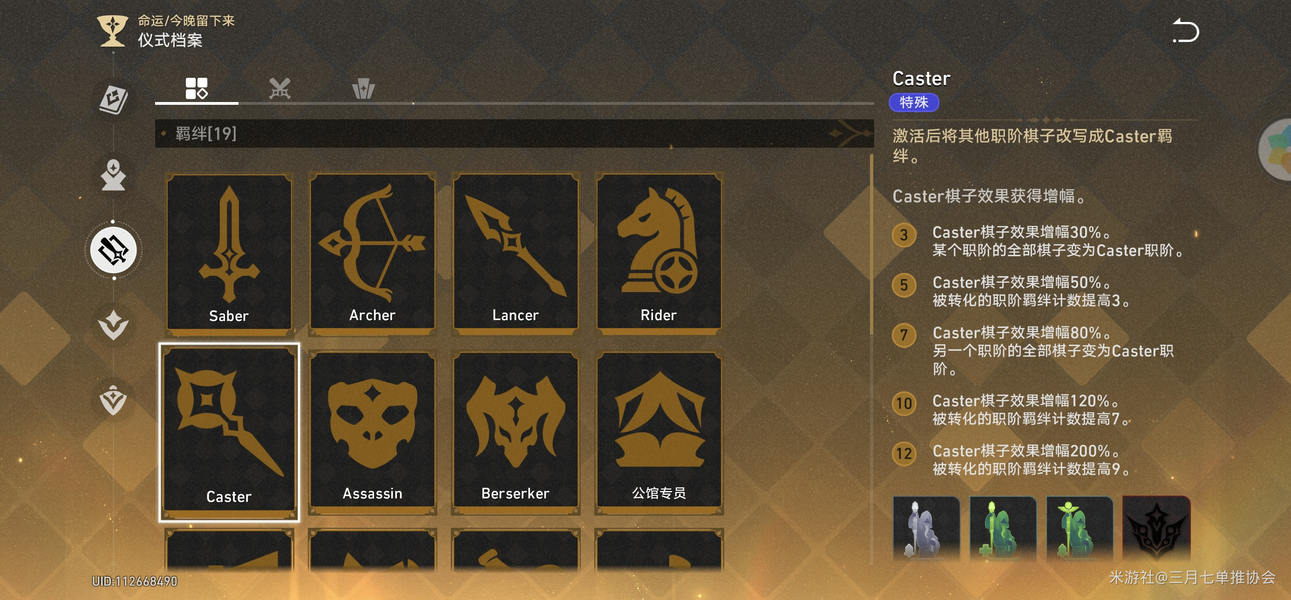
Task: Open the chess pawn sidebar section
Action: (113, 174)
